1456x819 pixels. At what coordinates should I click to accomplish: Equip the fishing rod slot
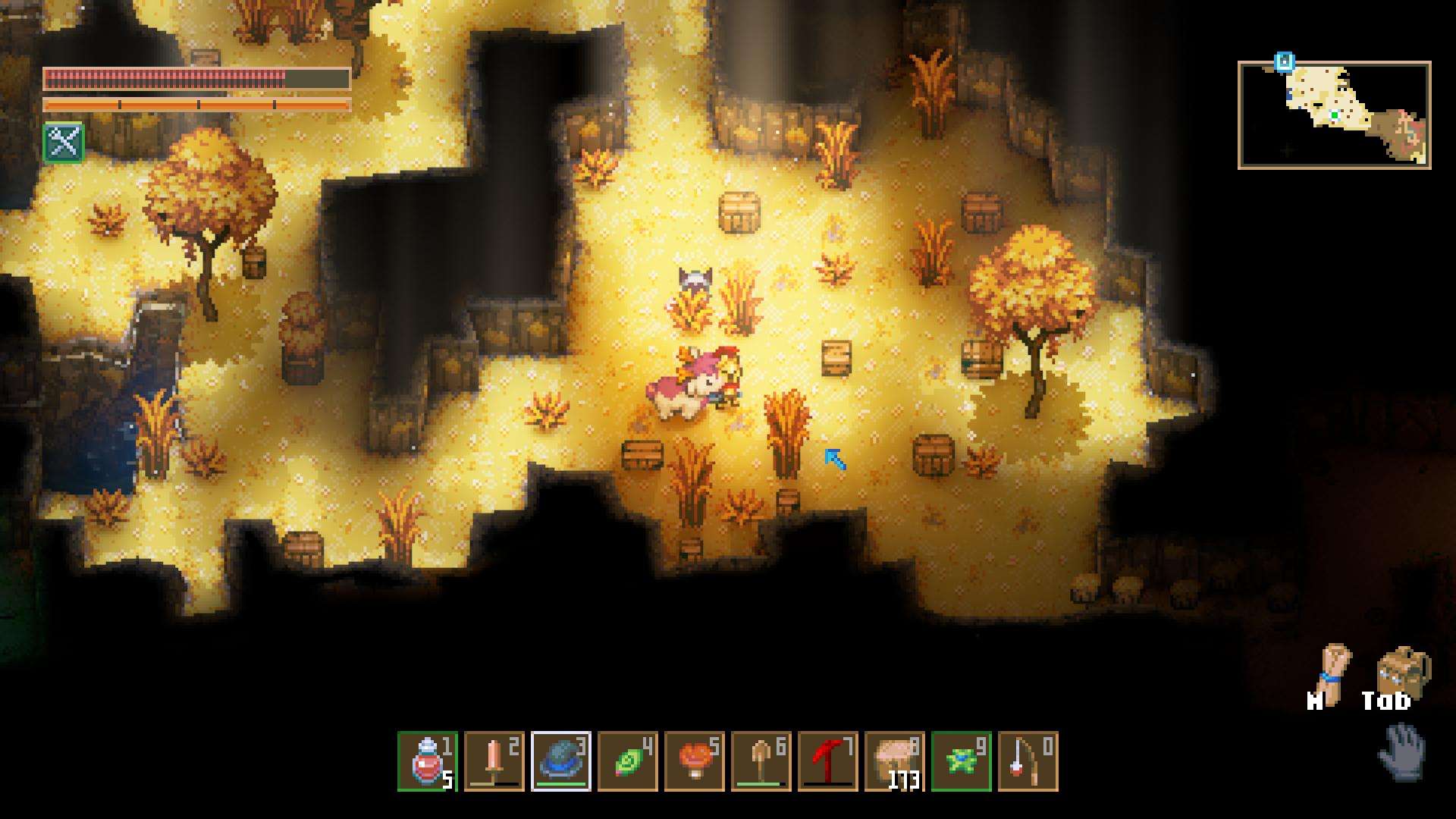click(1028, 761)
